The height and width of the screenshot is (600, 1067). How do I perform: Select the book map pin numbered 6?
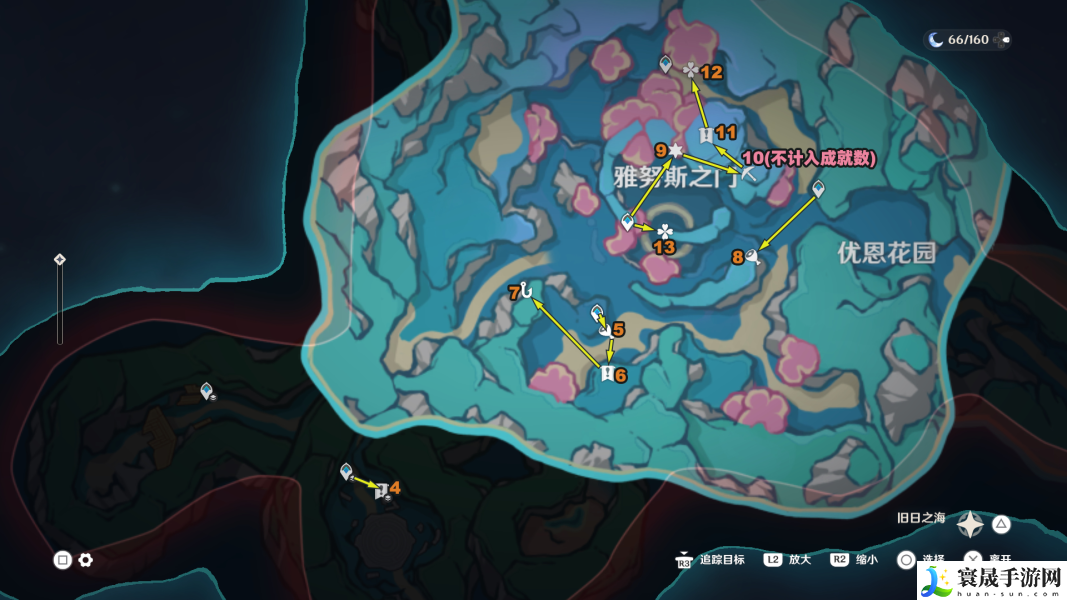click(x=606, y=373)
